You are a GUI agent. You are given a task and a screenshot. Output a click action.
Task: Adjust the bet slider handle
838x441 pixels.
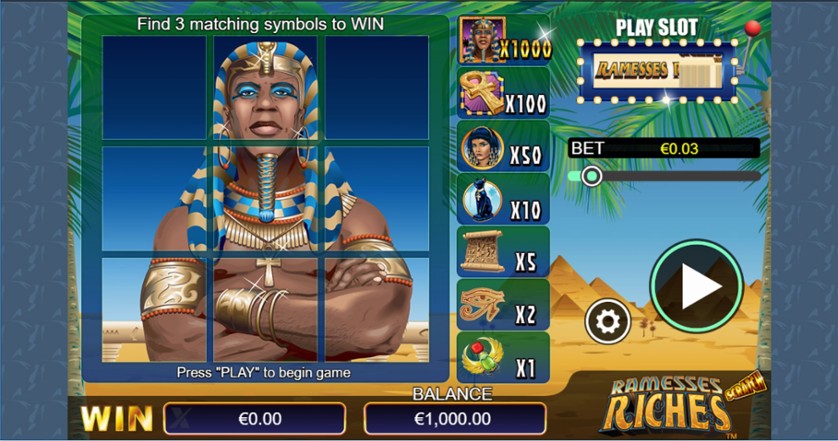tap(591, 176)
